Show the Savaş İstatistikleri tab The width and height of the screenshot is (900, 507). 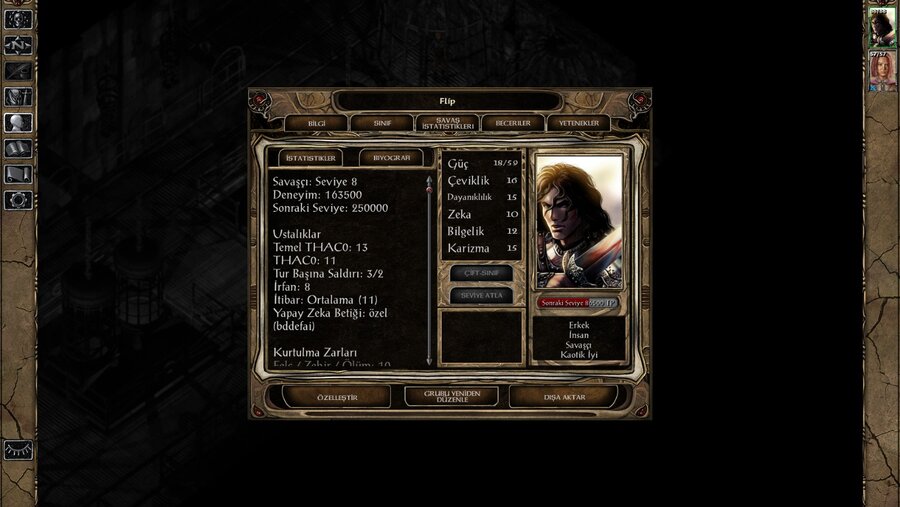point(447,123)
